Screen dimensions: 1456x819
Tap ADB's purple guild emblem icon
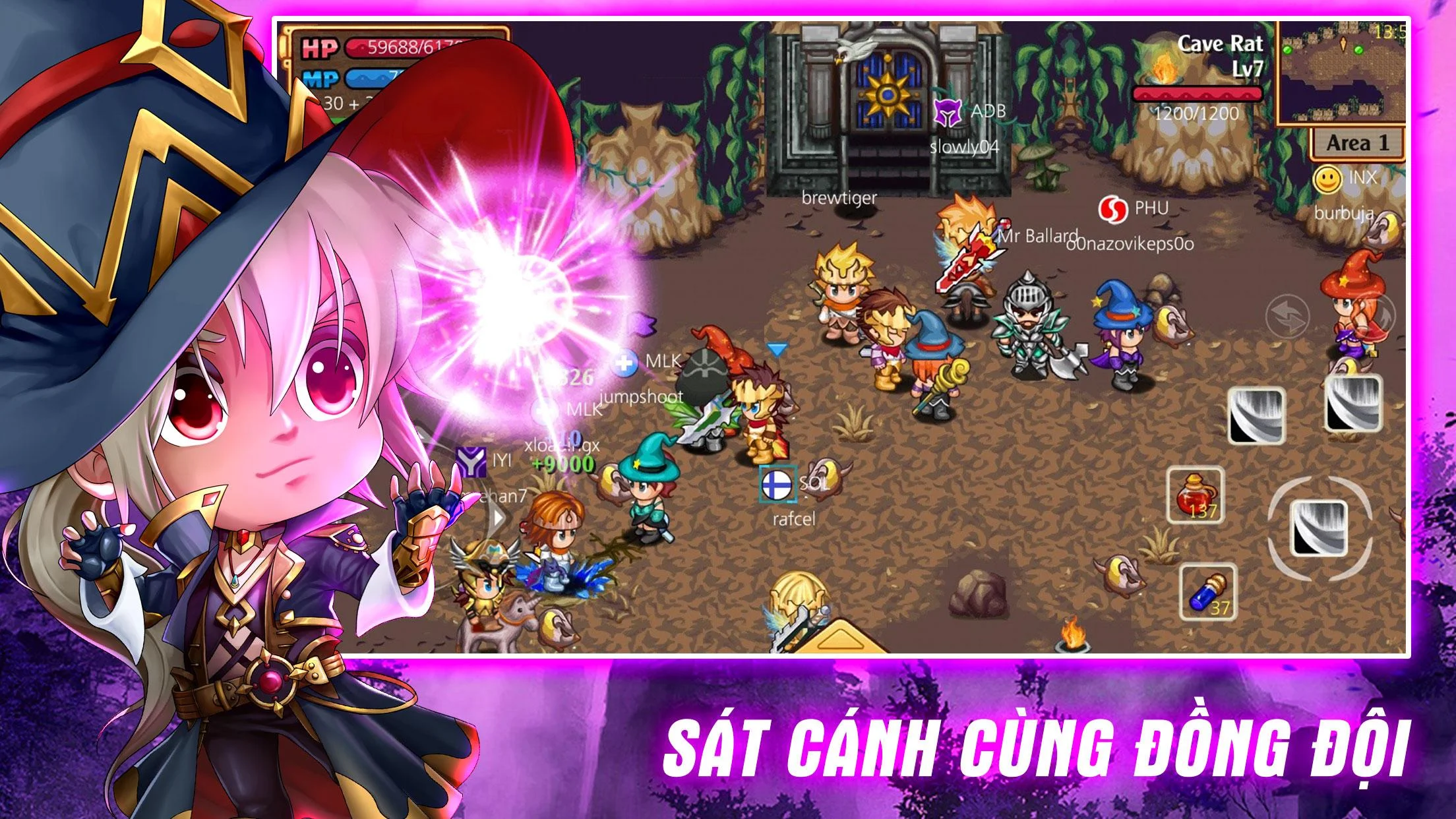[946, 112]
